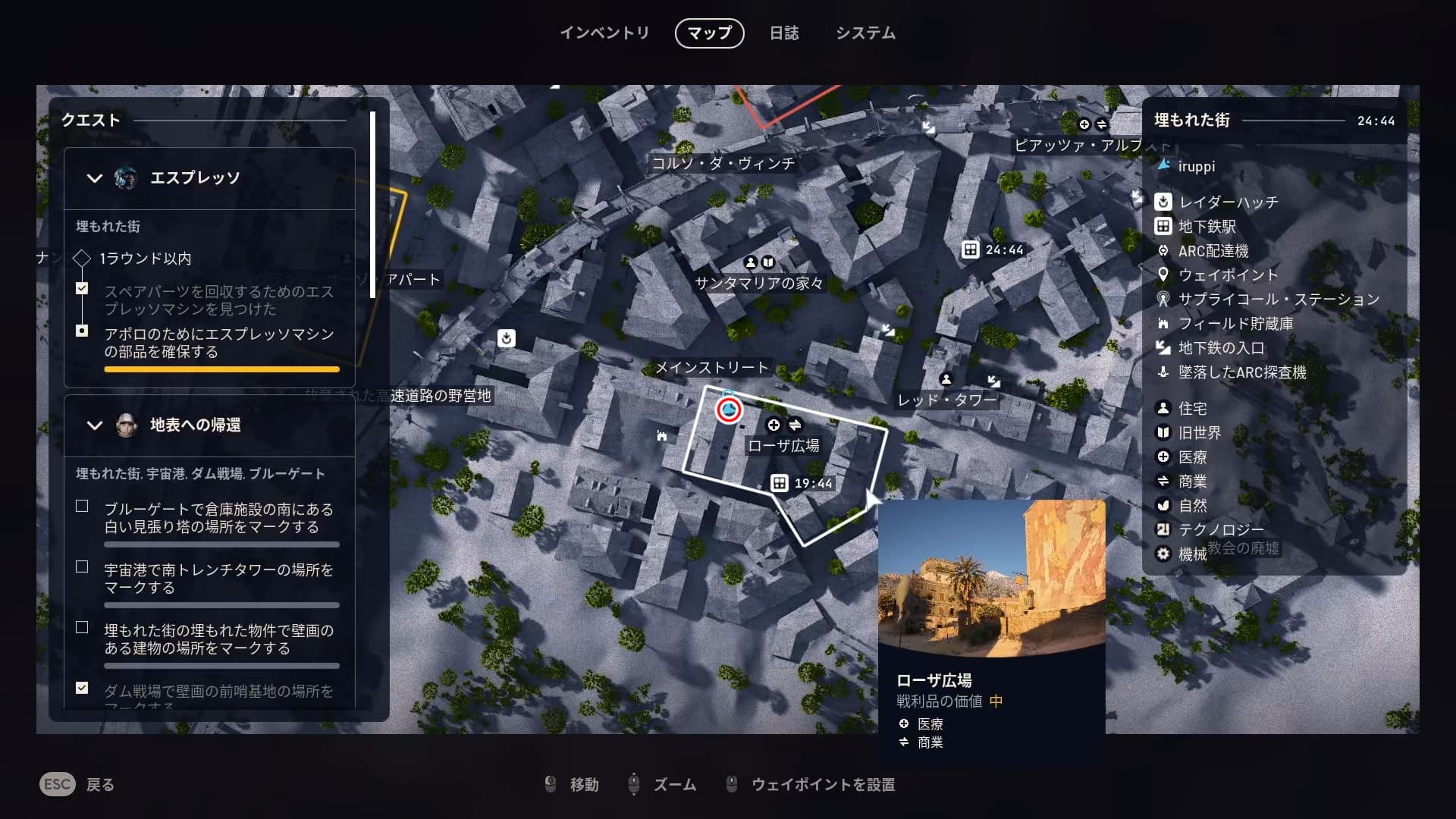This screenshot has height=819, width=1456.
Task: Open the 日誌 tab
Action: pos(783,33)
